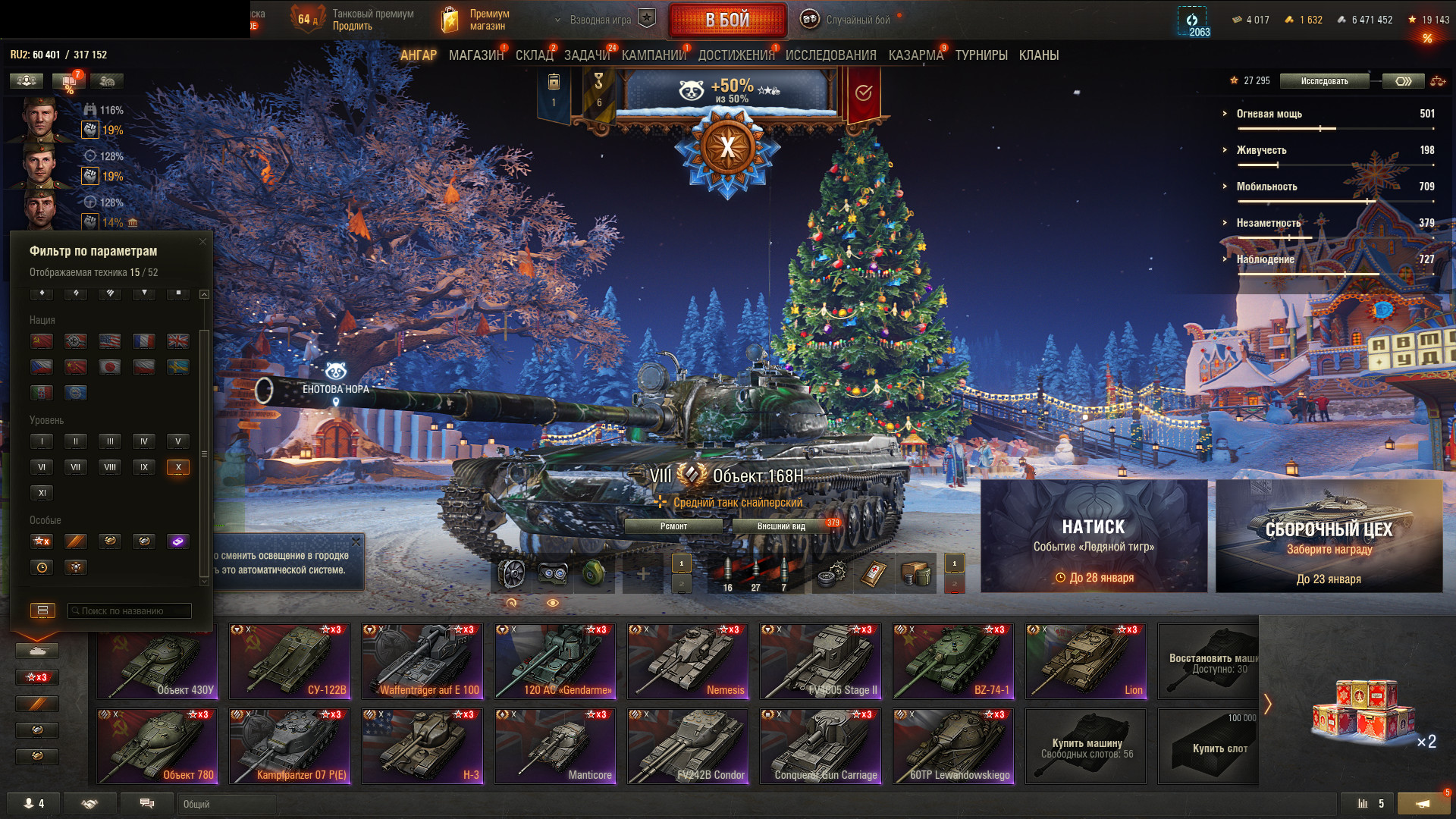Image resolution: width=1456 pixels, height=819 pixels.
Task: Open the Случайный бой mode selector
Action: (857, 20)
